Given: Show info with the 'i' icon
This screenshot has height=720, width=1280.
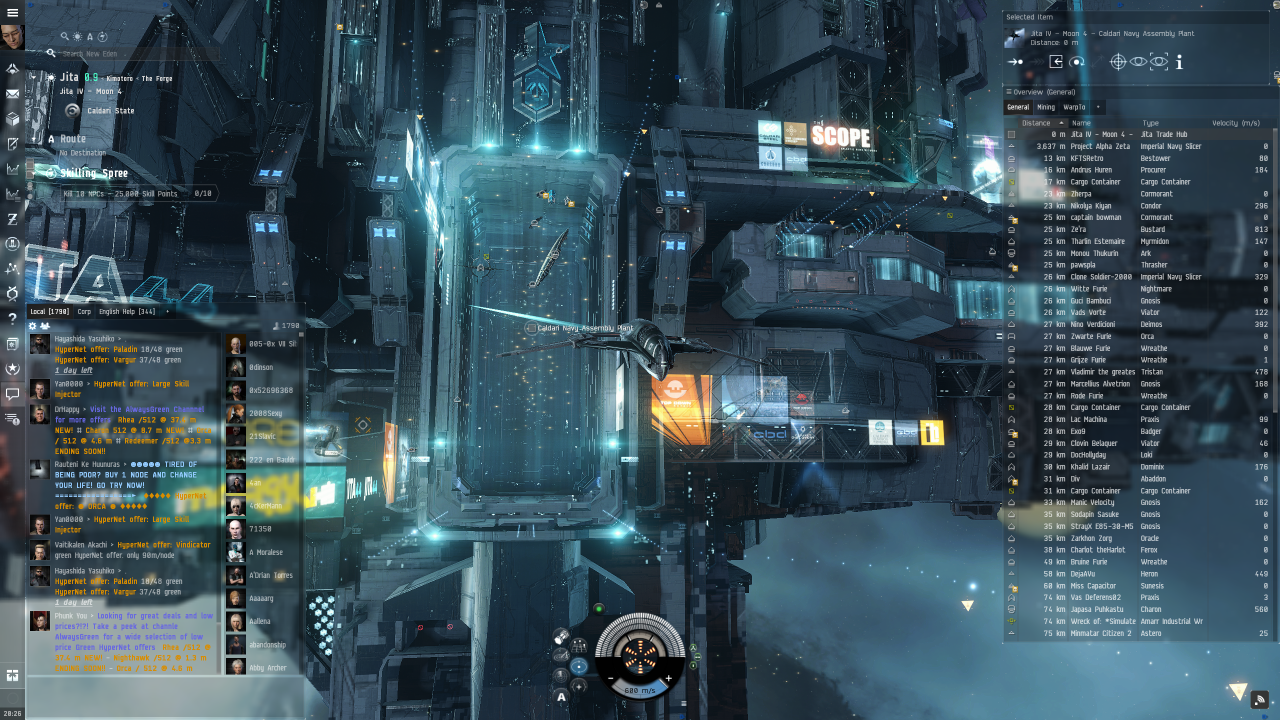Looking at the screenshot, I should point(1179,62).
